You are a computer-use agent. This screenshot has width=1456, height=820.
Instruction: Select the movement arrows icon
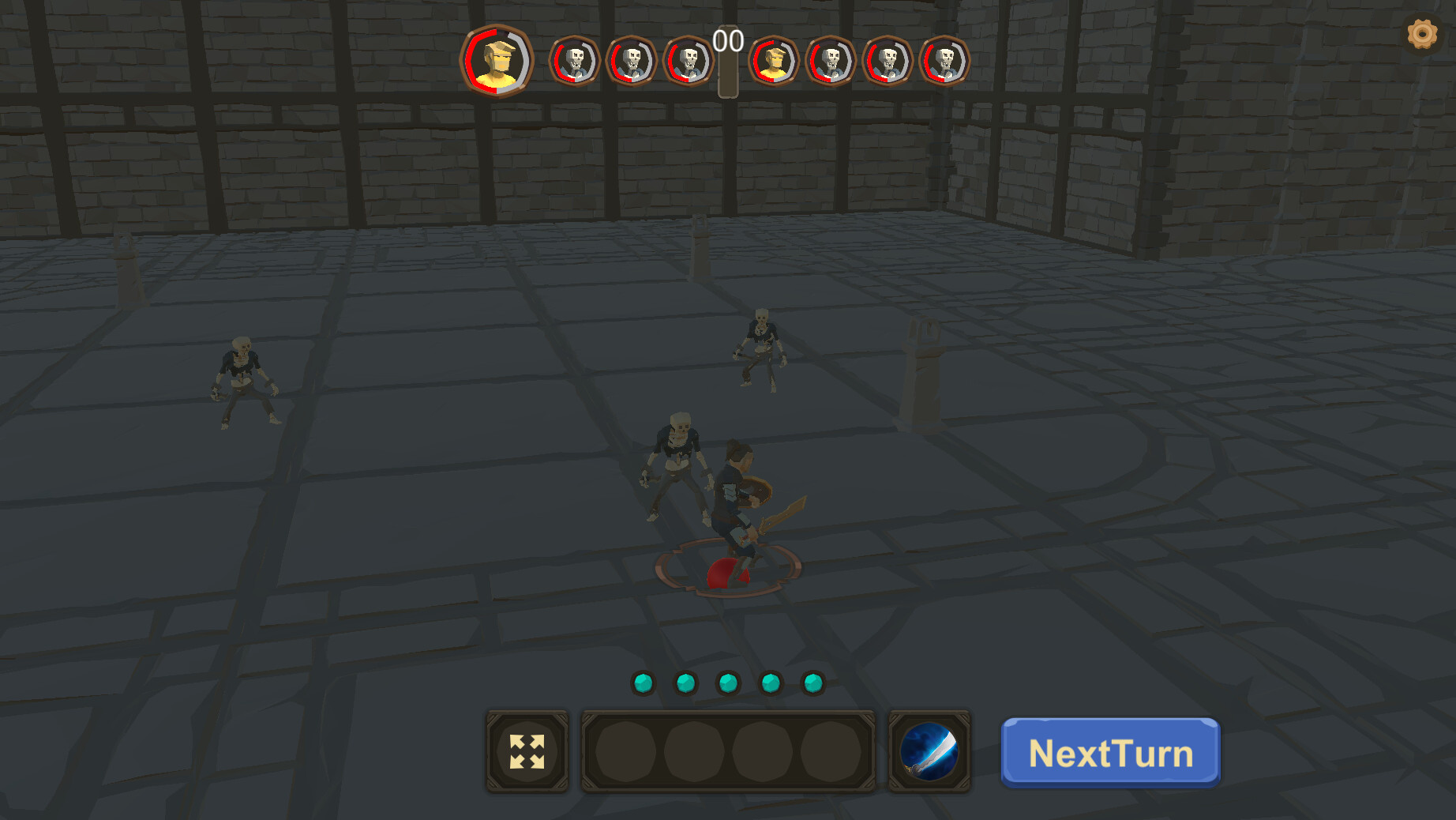pos(527,750)
